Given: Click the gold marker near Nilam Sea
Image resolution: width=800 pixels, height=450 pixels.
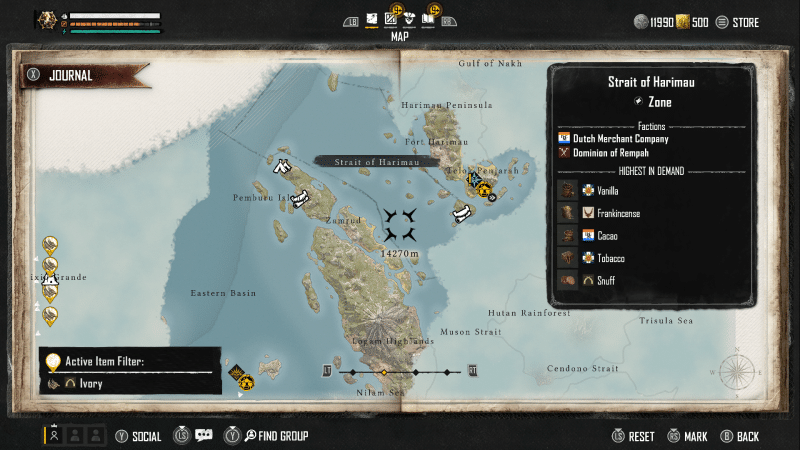Looking at the screenshot, I should [x=243, y=380].
